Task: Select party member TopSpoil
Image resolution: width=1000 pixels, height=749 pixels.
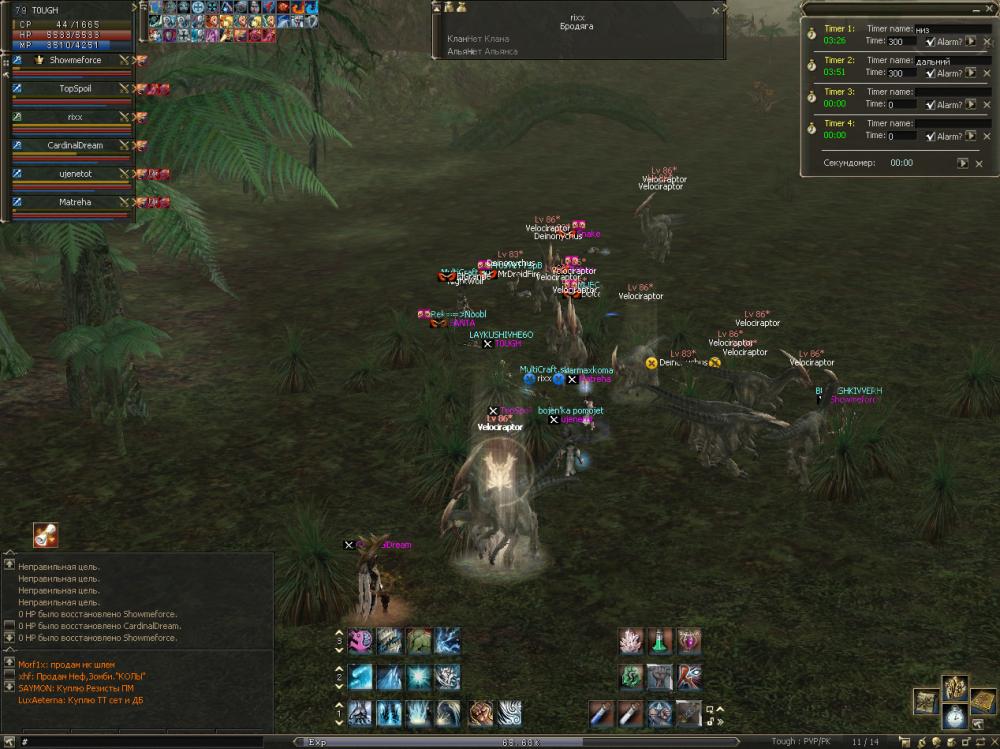Action: tap(75, 89)
